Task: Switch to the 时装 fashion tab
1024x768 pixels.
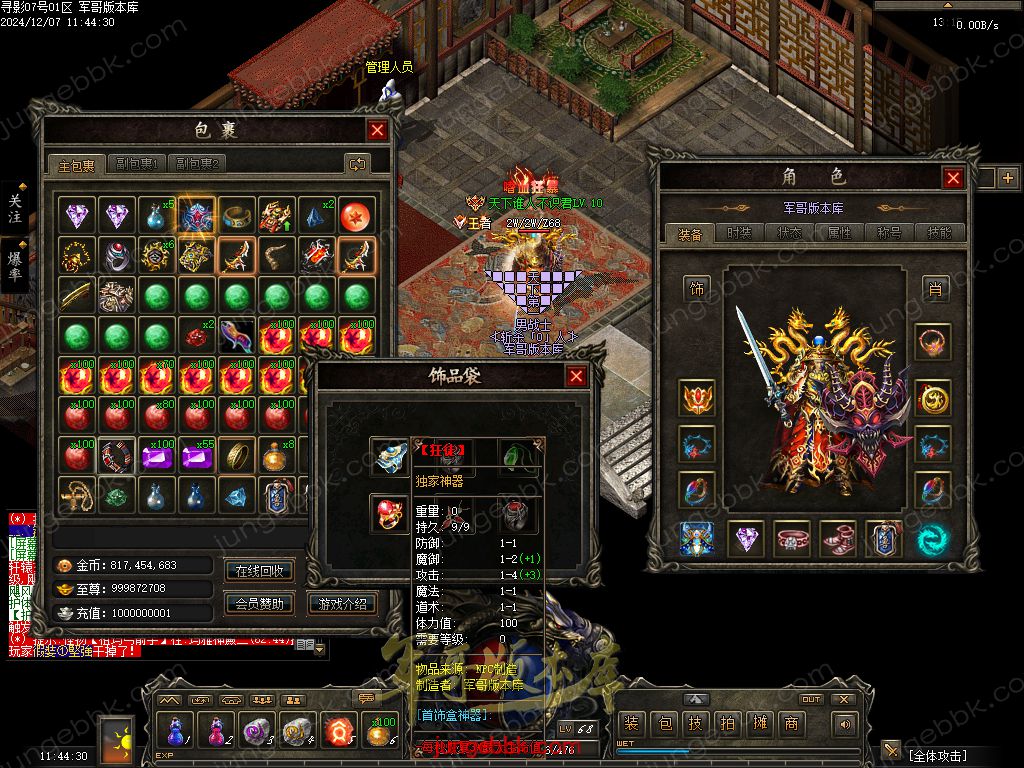Action: pyautogui.click(x=739, y=233)
